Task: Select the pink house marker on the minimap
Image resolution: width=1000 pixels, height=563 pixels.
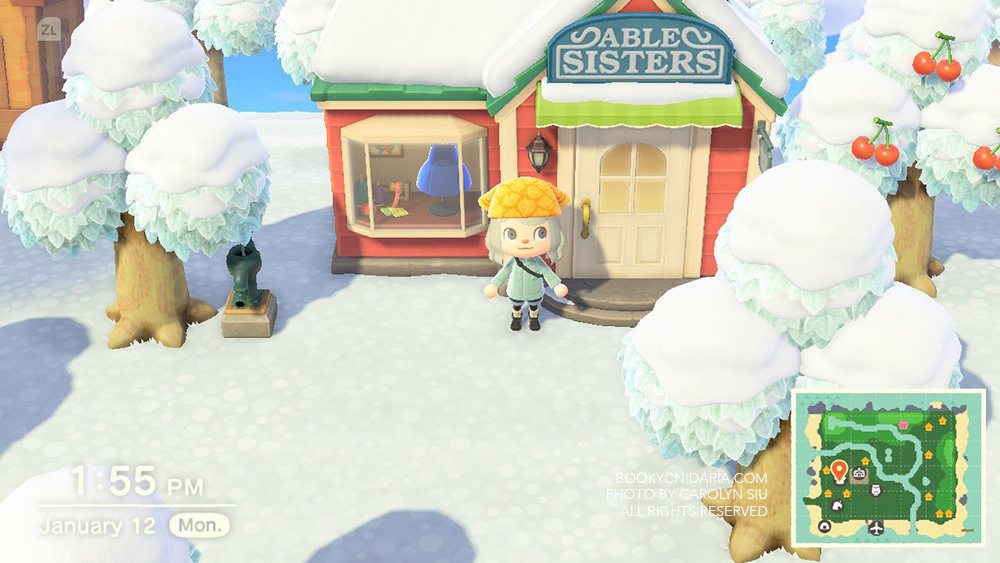Action: click(x=904, y=424)
